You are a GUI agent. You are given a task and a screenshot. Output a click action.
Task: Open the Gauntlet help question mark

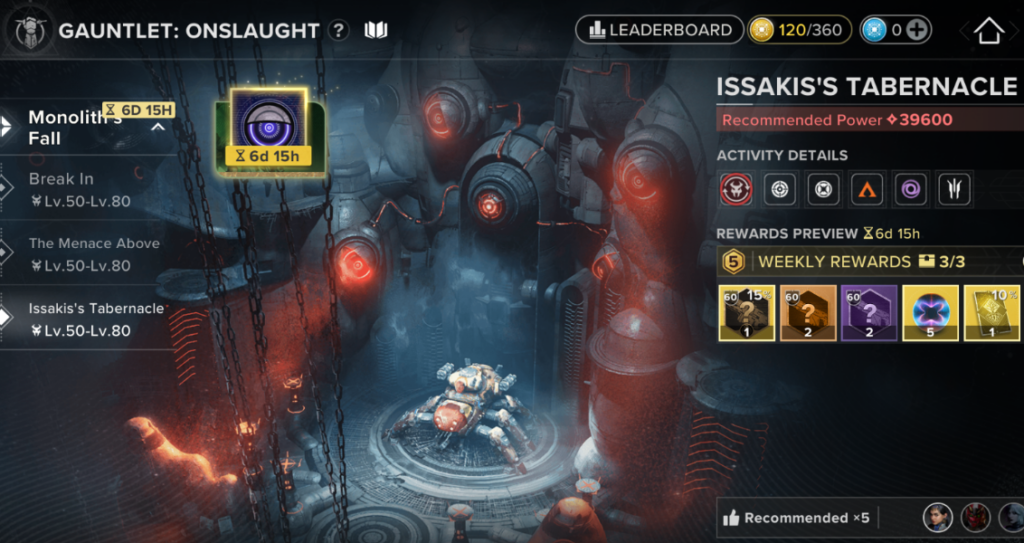[x=339, y=30]
